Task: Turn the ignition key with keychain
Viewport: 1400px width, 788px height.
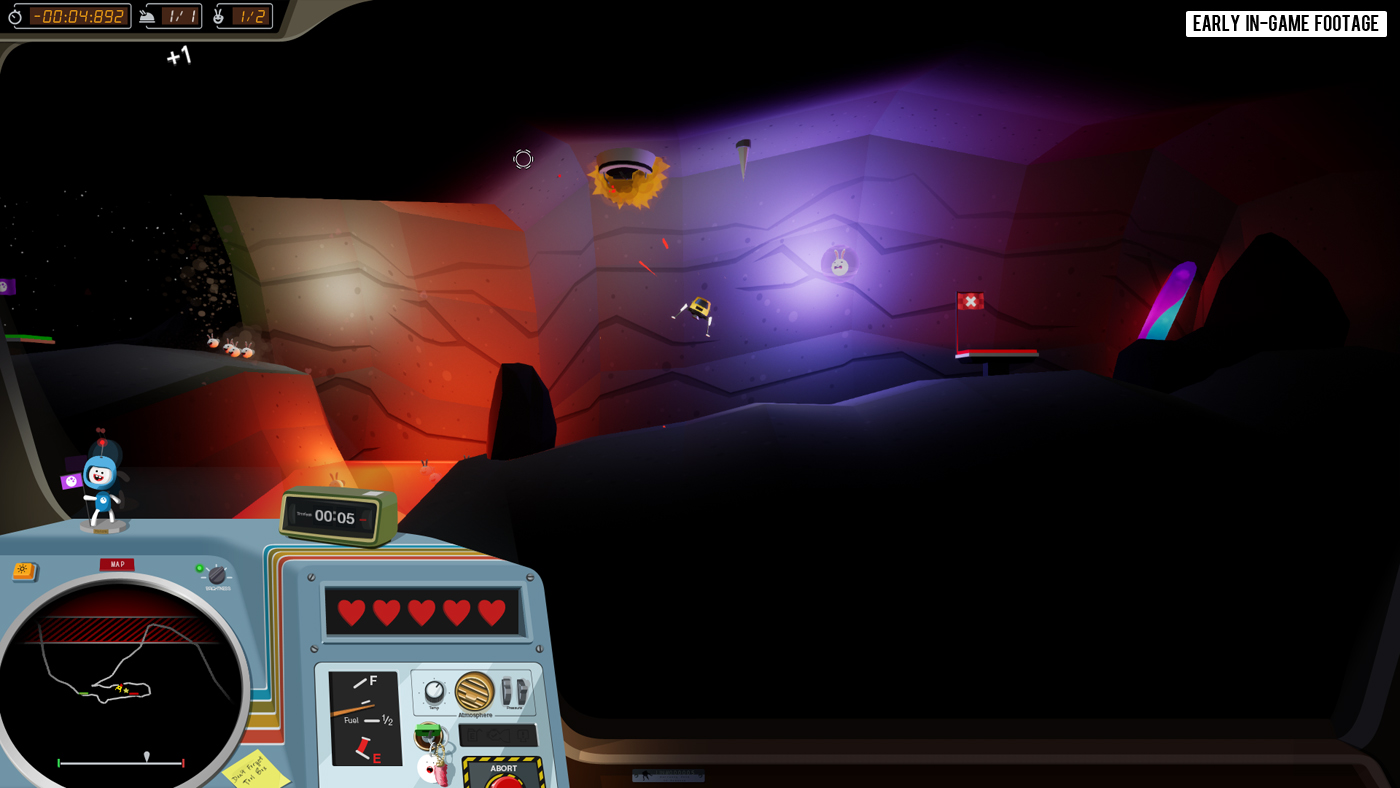Action: [428, 737]
